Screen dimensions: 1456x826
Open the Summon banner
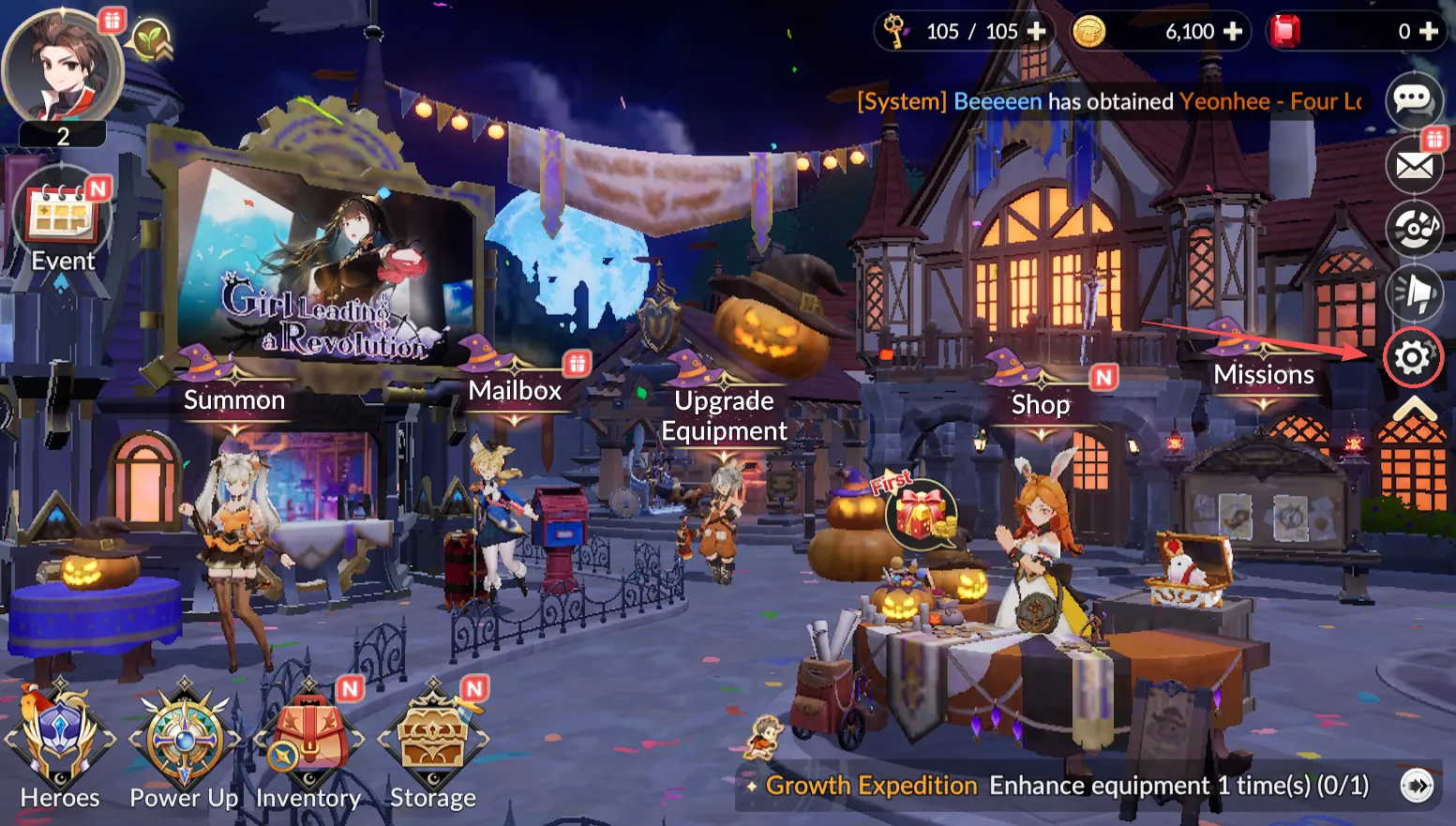tap(234, 400)
